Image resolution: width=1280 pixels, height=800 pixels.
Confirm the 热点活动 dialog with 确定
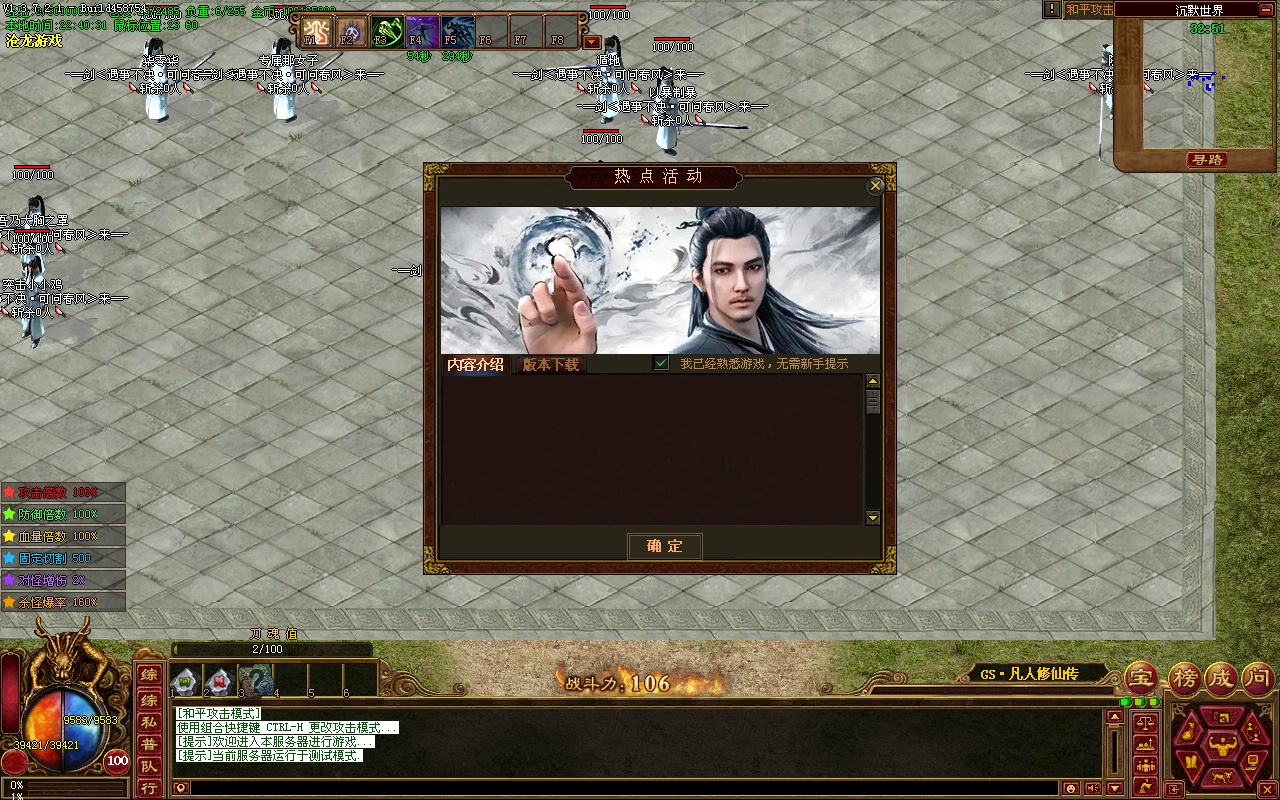[x=665, y=546]
